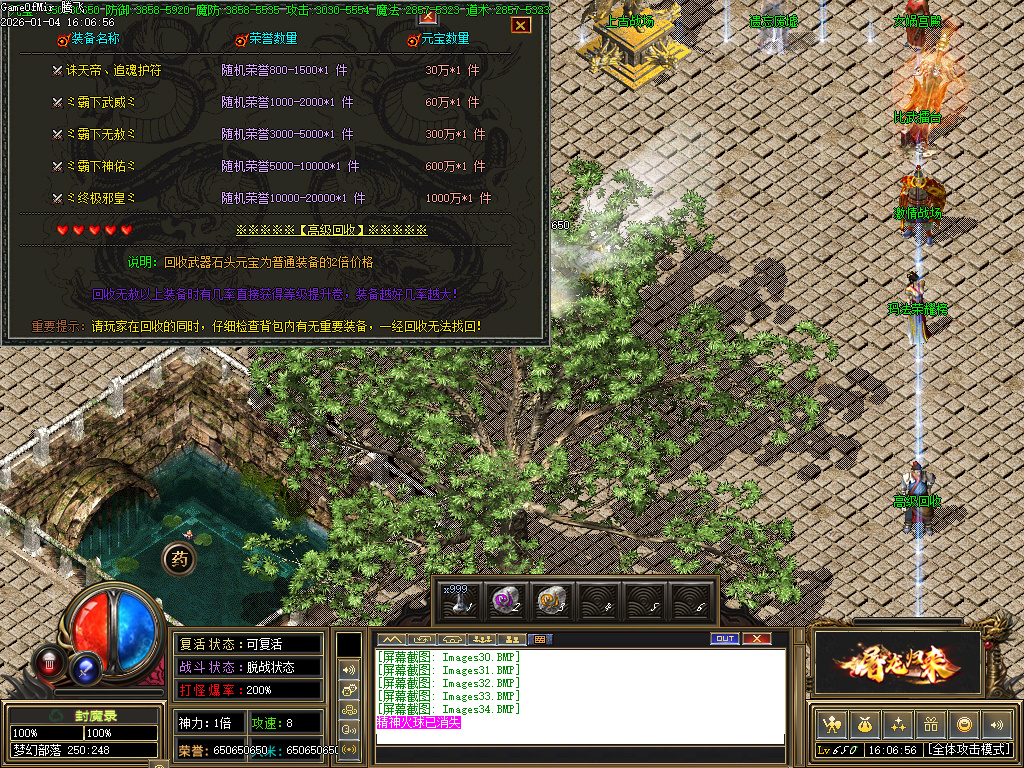Select the 诛天帝、追魂护符 recycle row
Viewport: 1024px width, 768px height.
(x=113, y=71)
